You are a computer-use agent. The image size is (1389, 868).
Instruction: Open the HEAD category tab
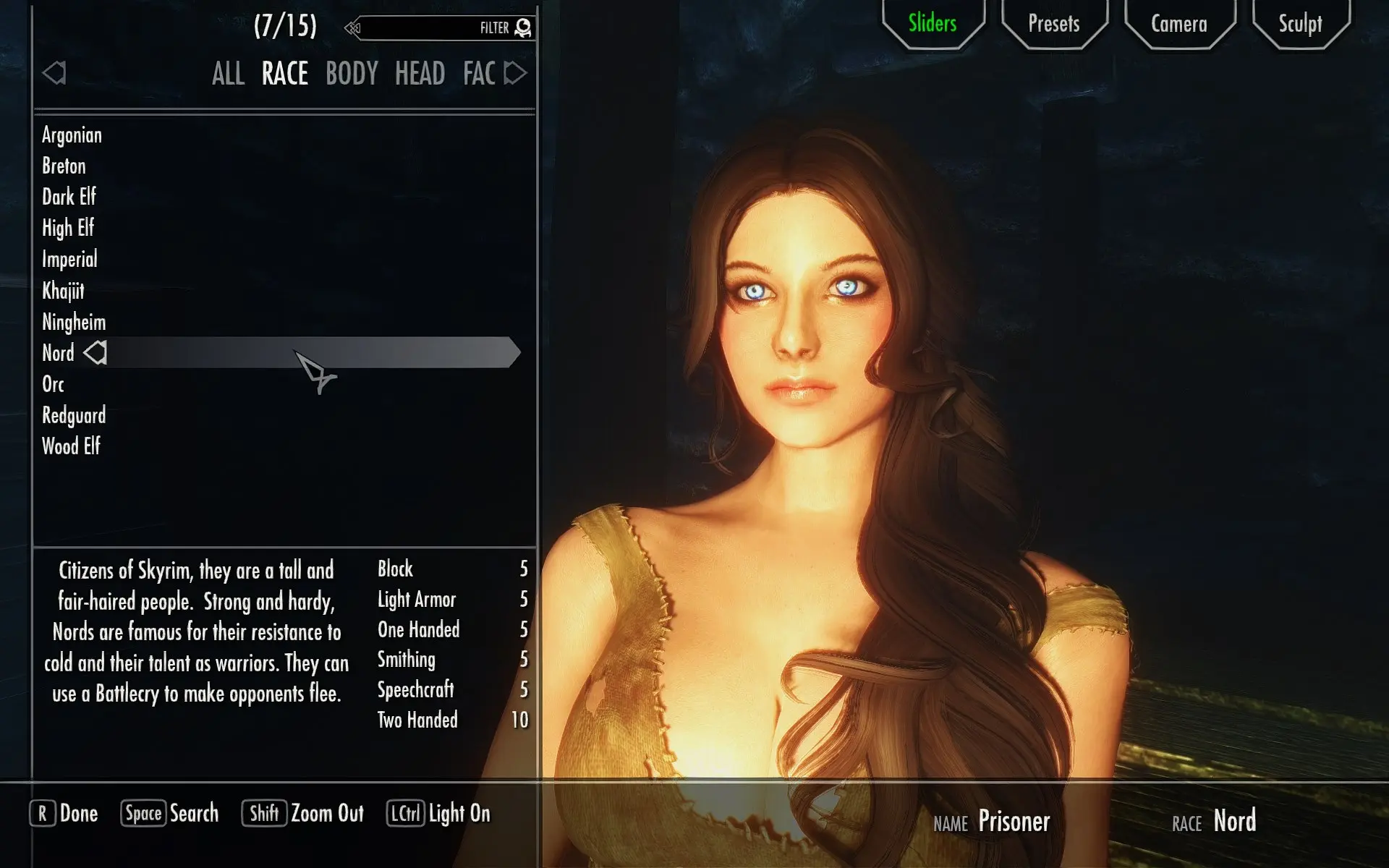(420, 72)
